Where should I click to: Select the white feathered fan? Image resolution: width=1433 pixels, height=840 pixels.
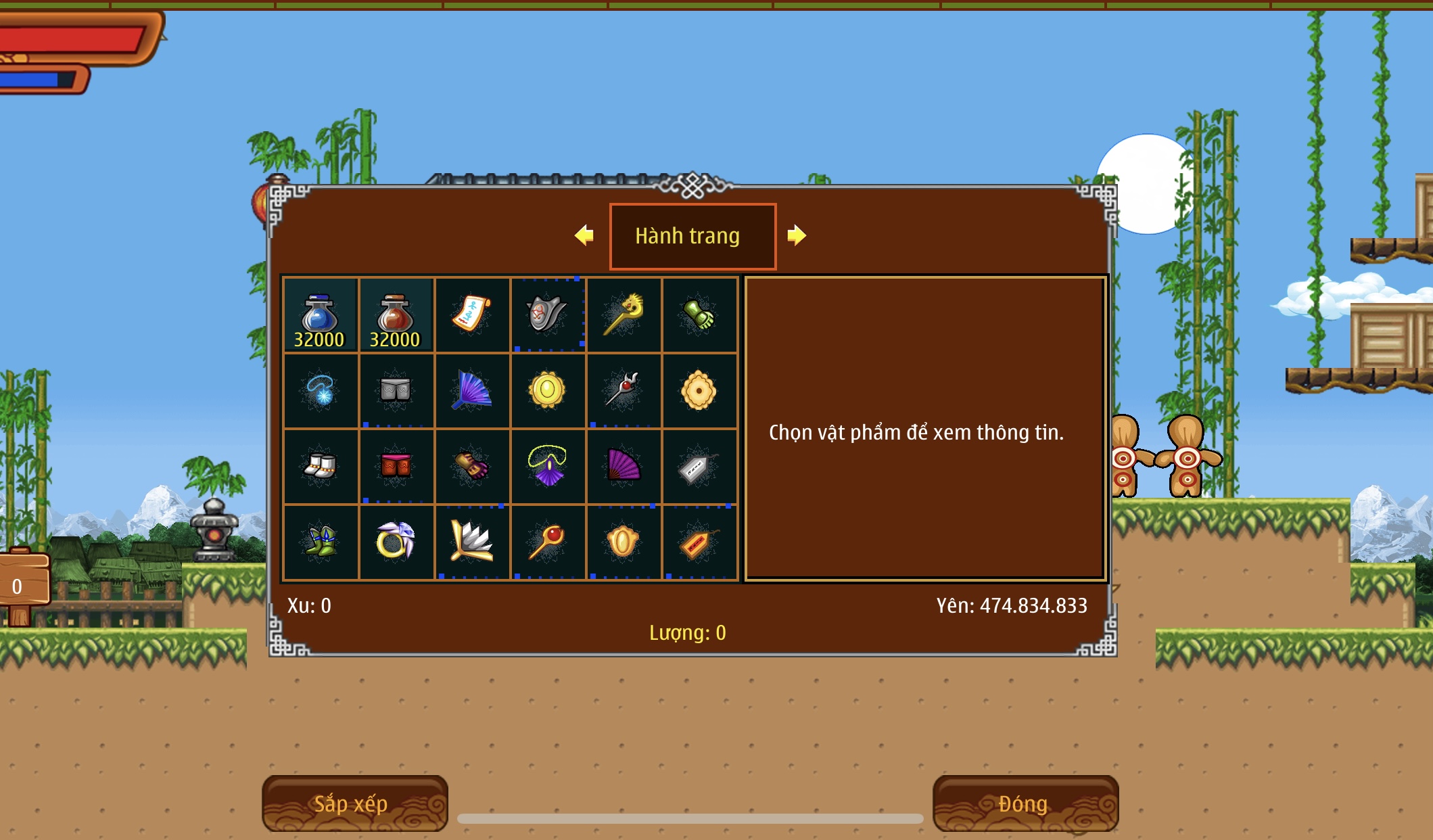pos(471,542)
